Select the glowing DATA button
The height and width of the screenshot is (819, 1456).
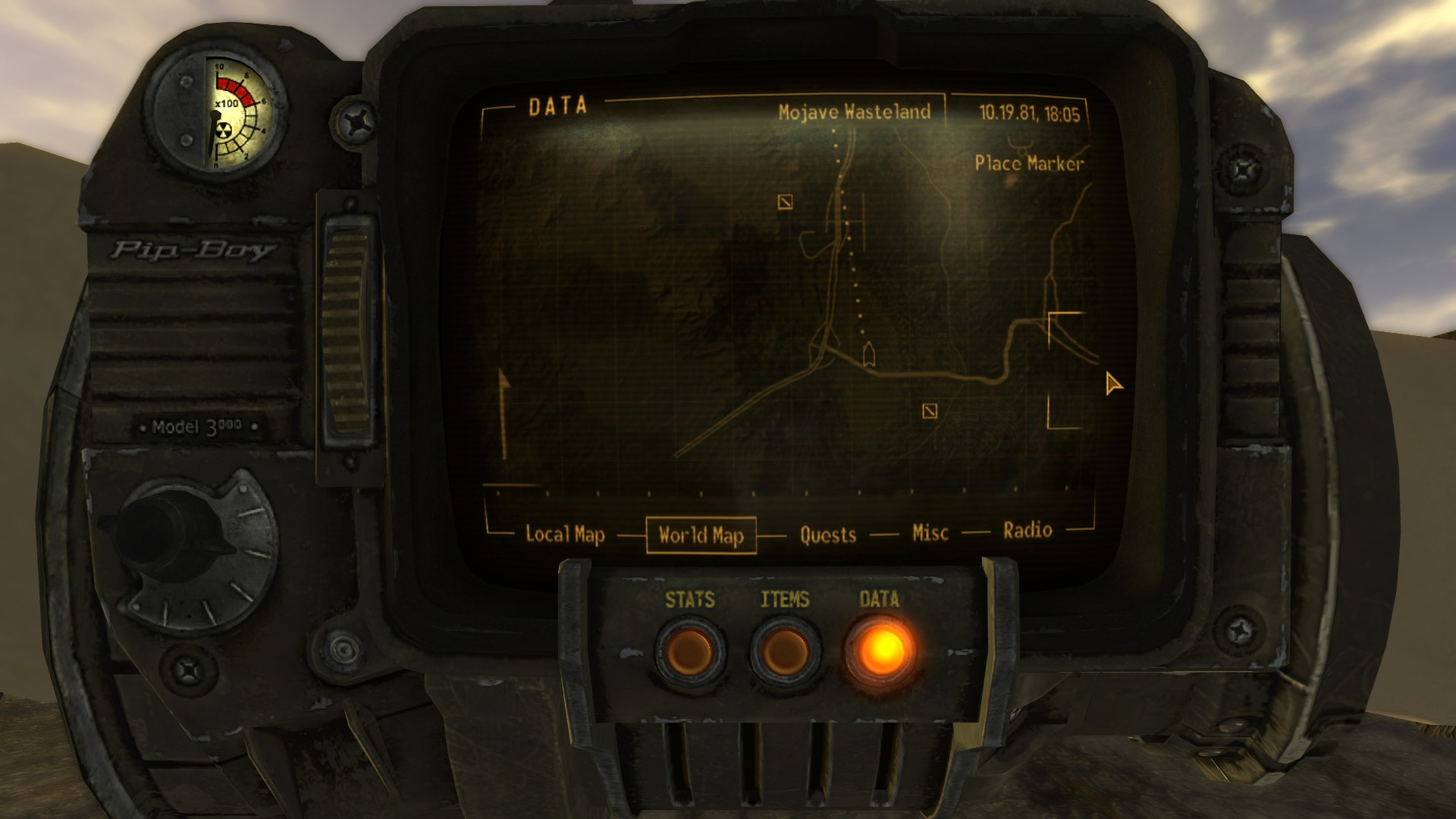tap(880, 651)
